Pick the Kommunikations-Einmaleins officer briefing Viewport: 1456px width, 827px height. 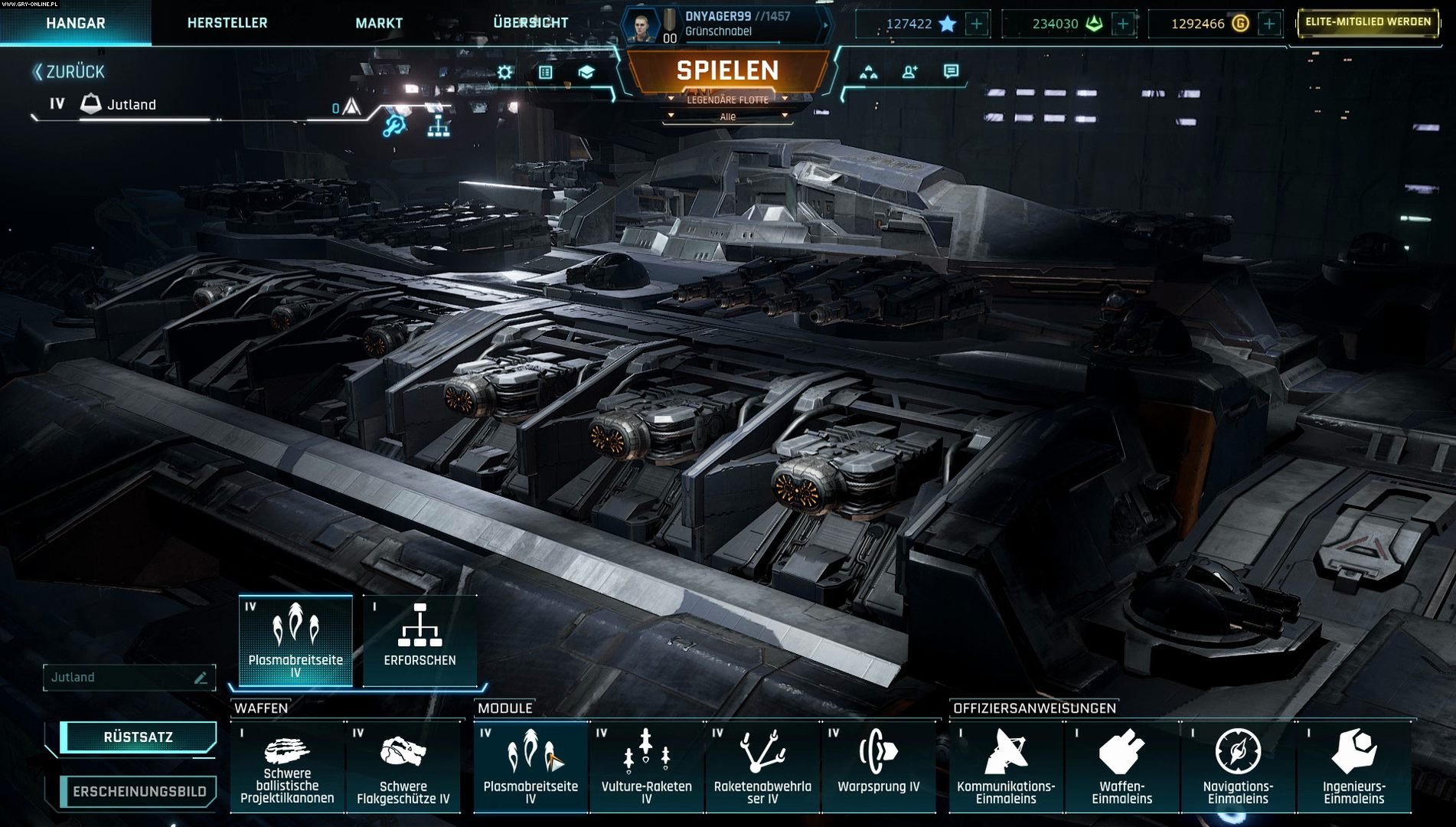tap(1006, 766)
